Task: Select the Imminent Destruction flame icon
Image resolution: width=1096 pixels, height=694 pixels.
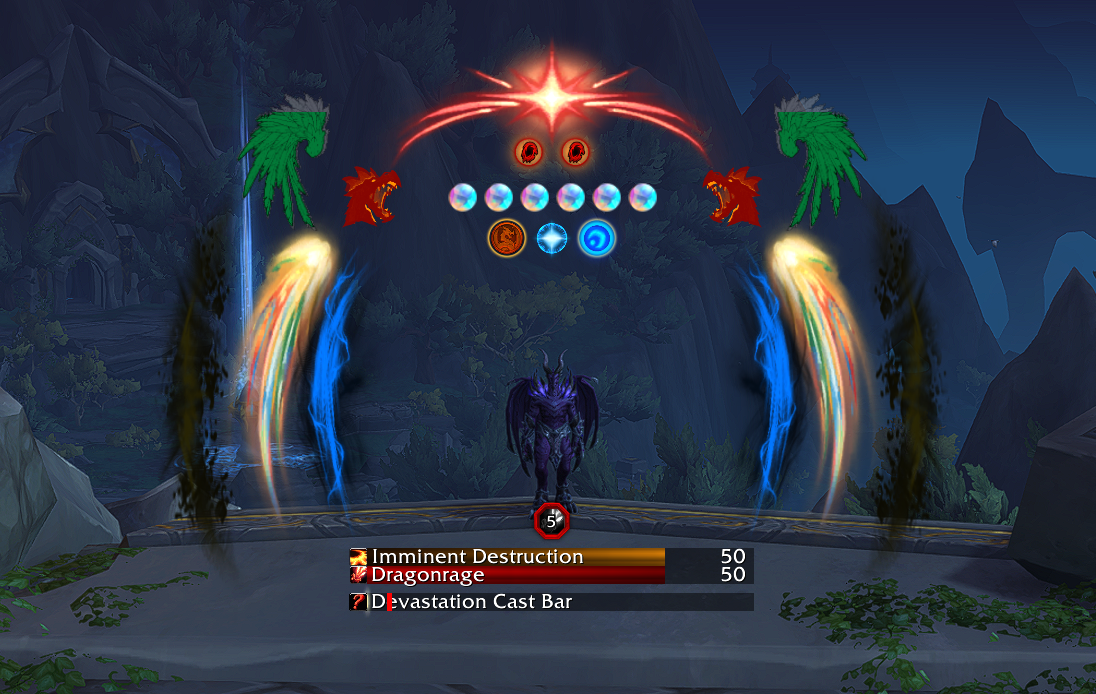Action: (x=358, y=557)
